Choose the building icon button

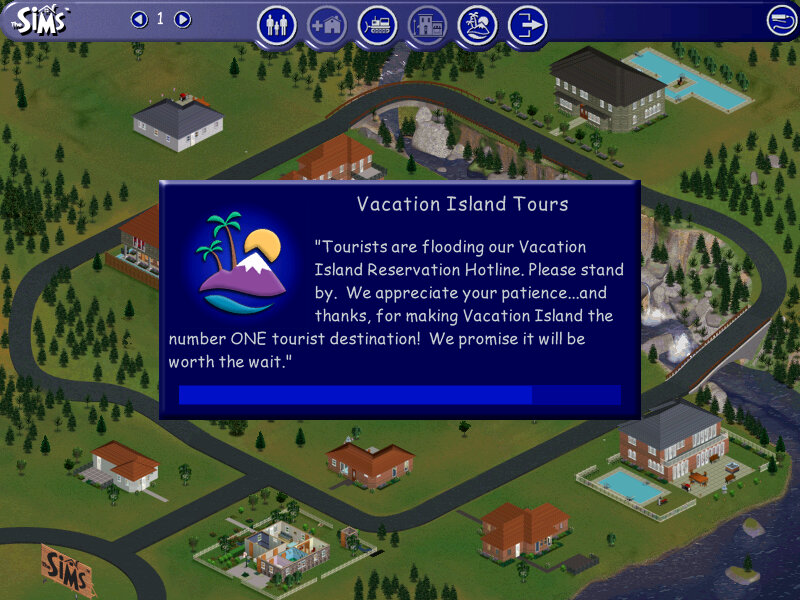[x=427, y=25]
